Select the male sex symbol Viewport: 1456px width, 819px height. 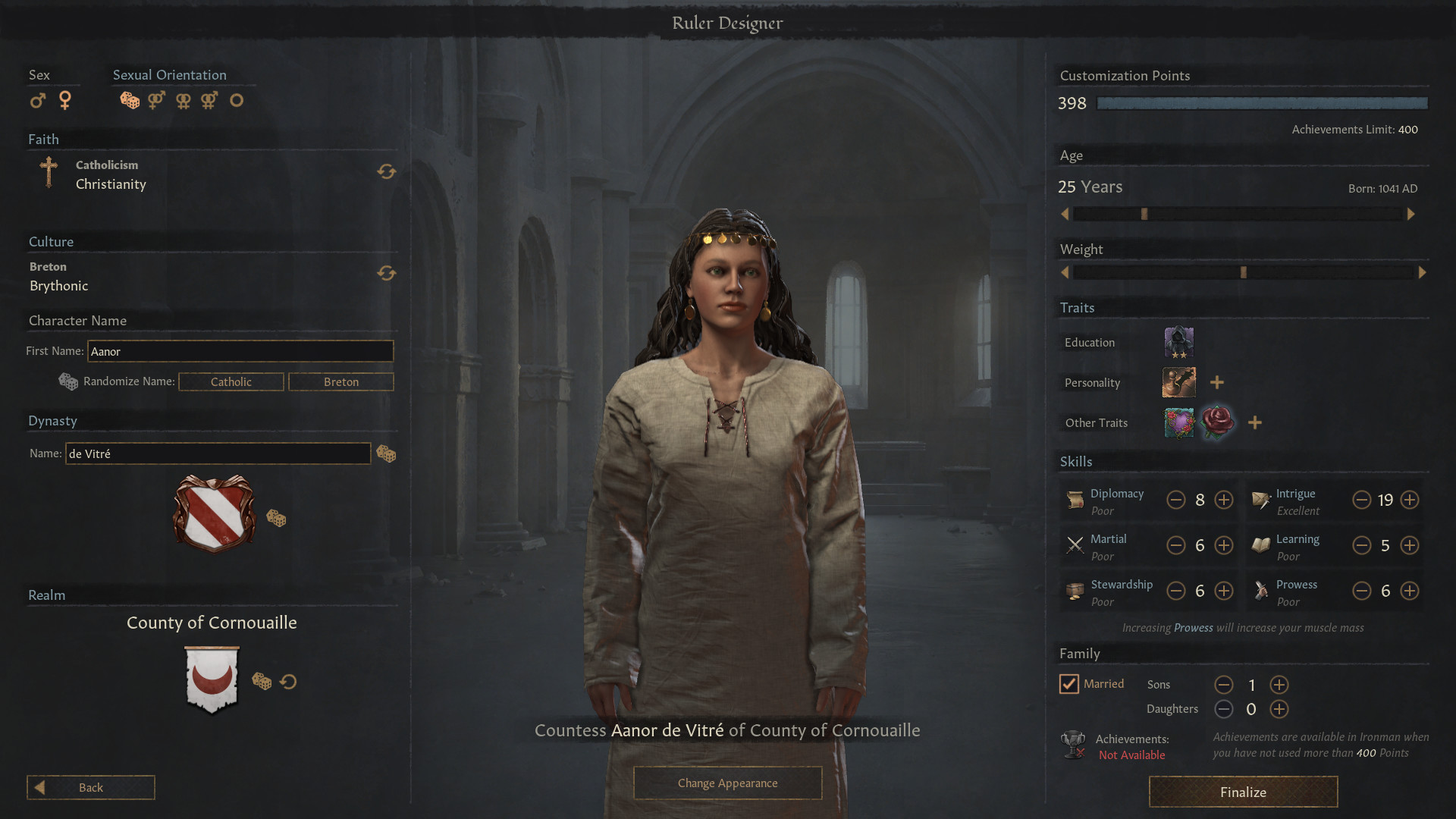(37, 100)
